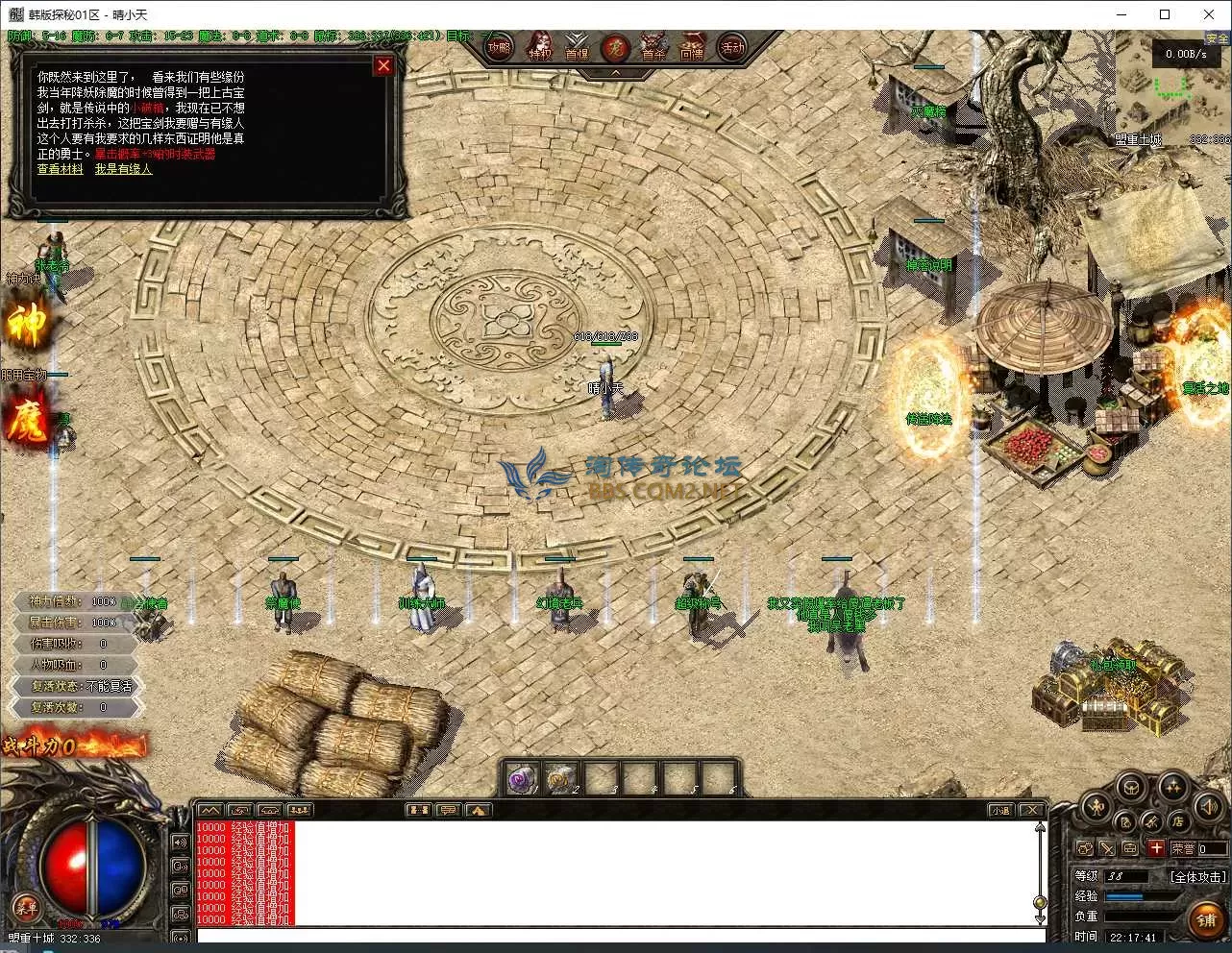Viewport: 1232px width, 953px height.
Task: Open the 首爆 first-drop icon
Action: point(577,48)
